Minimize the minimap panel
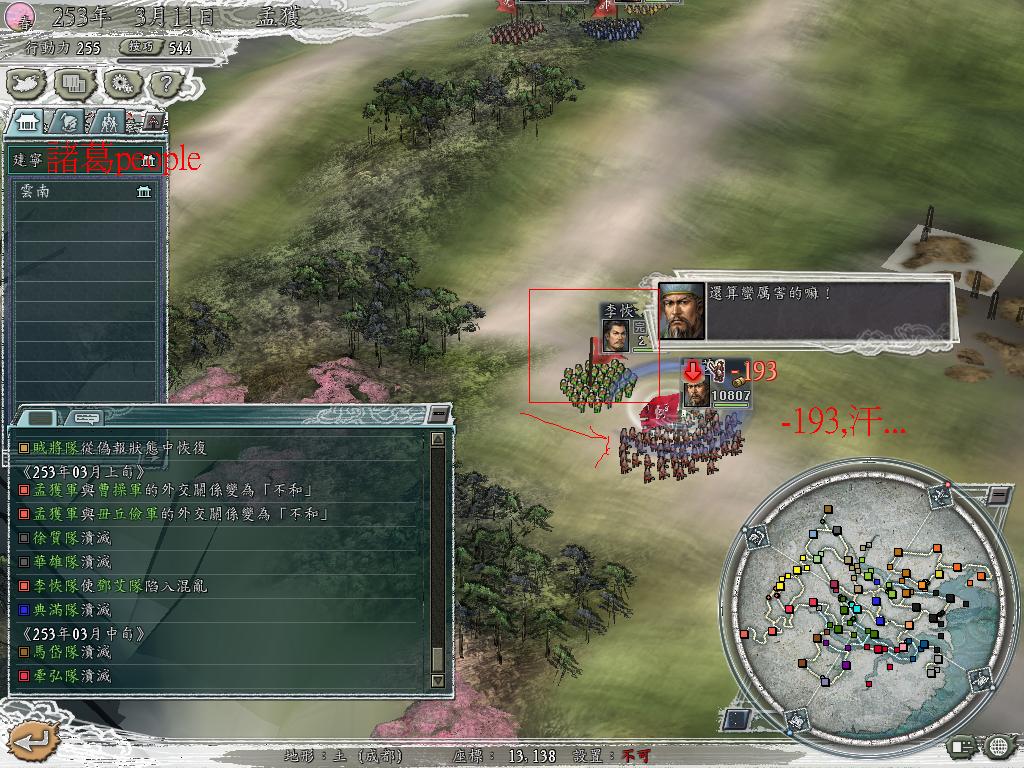1024x768 pixels. 999,495
